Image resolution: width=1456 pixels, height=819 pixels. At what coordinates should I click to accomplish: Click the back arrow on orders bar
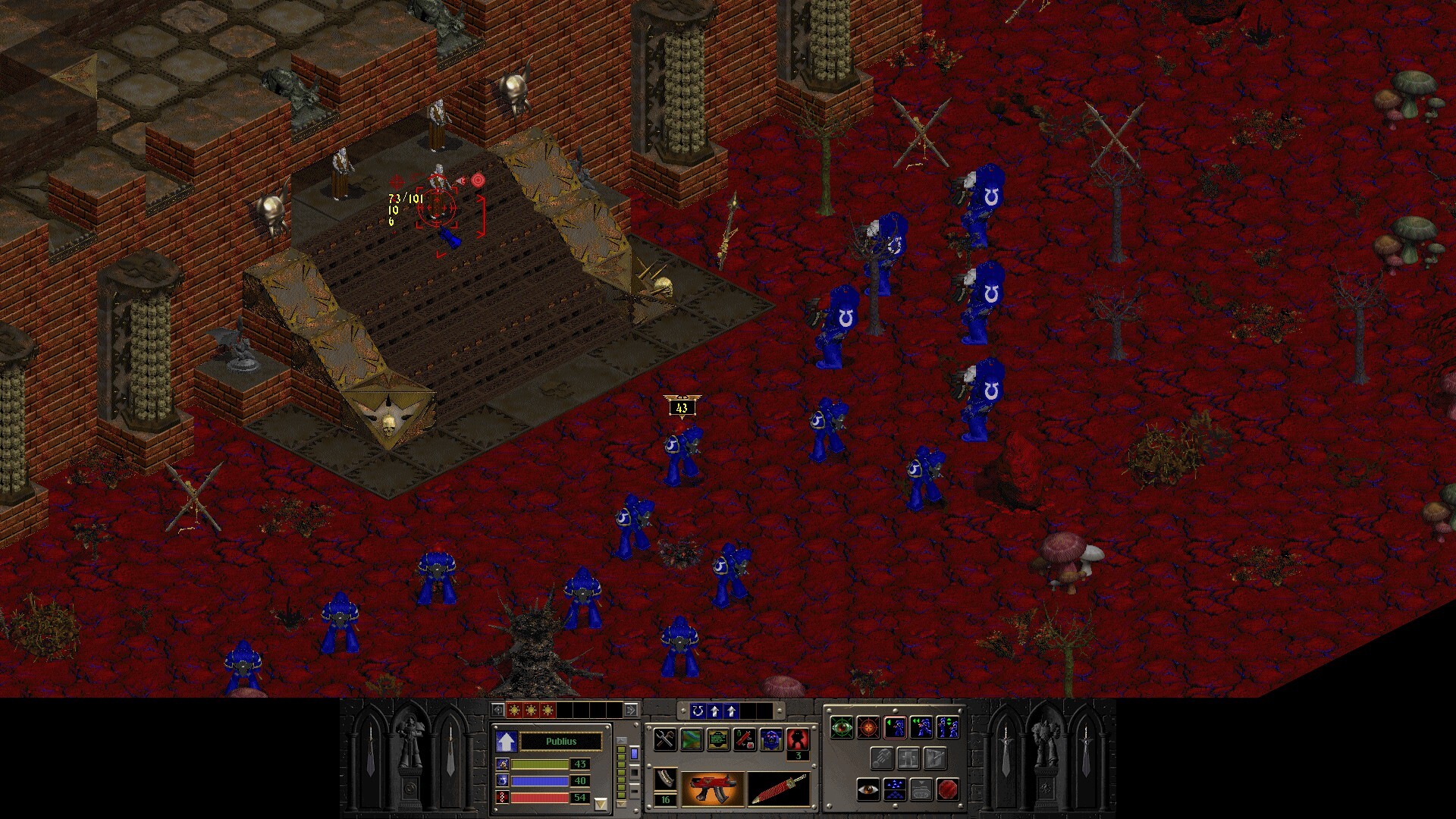coord(498,711)
